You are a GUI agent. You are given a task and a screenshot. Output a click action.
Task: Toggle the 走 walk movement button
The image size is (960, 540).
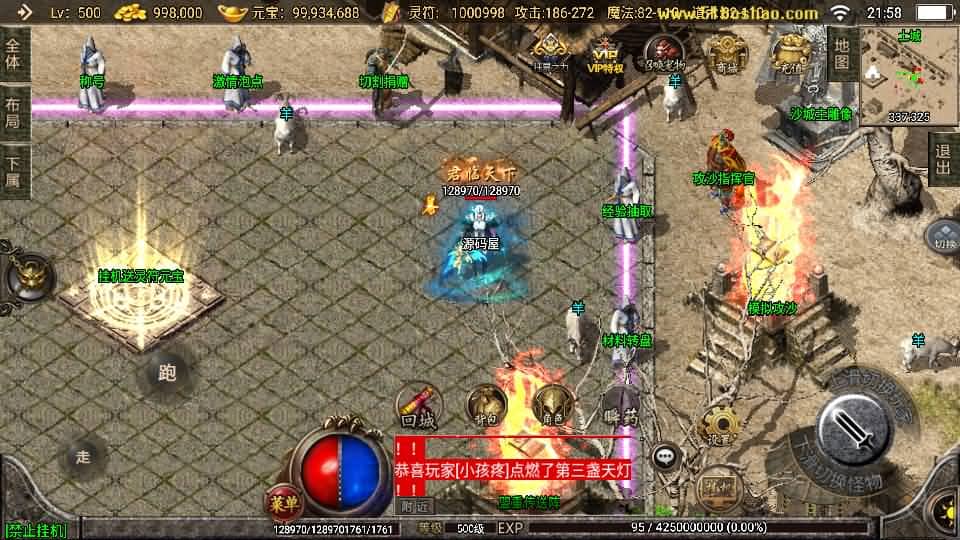pos(84,457)
